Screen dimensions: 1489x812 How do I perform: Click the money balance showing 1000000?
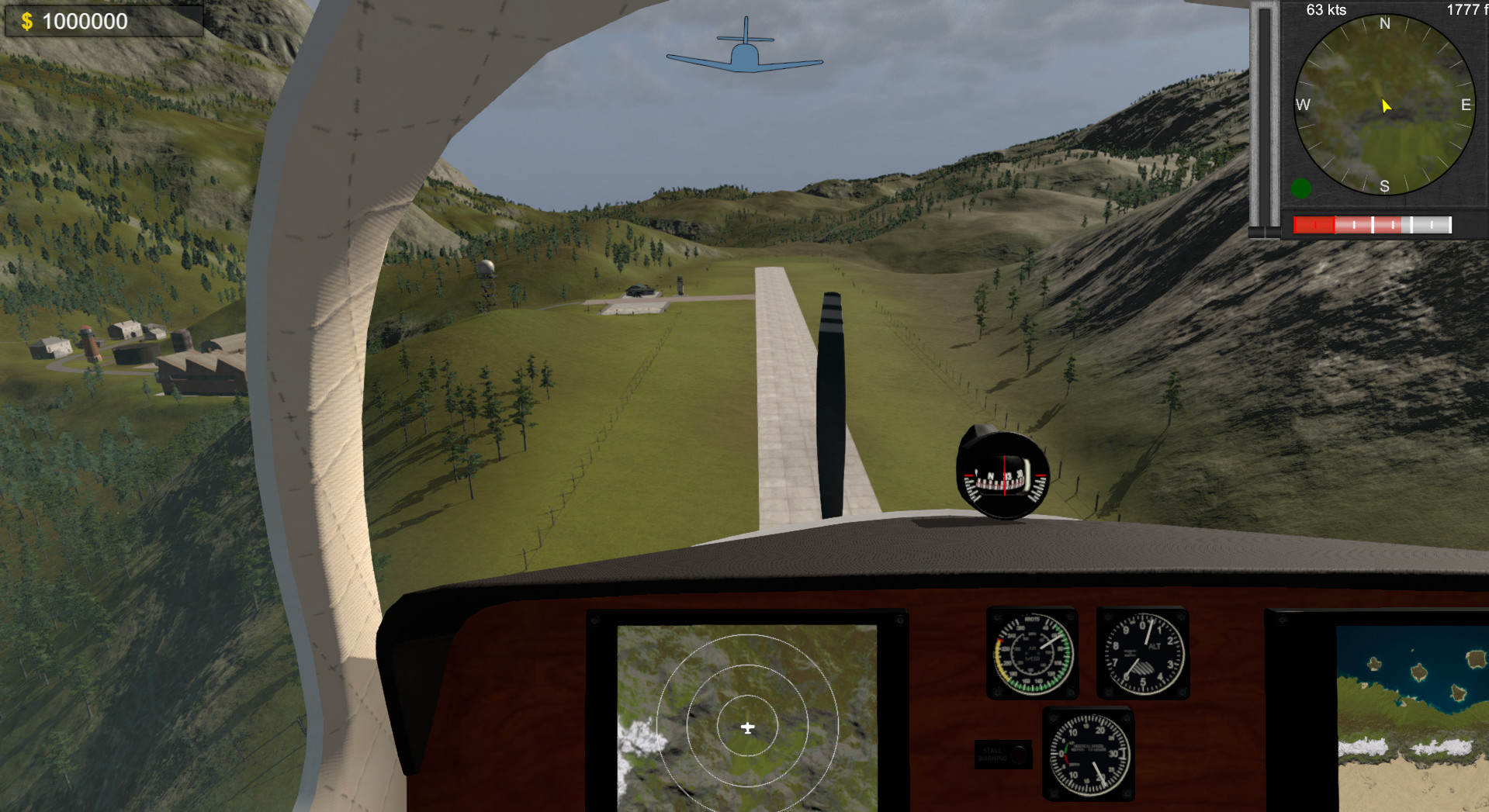pos(85,21)
